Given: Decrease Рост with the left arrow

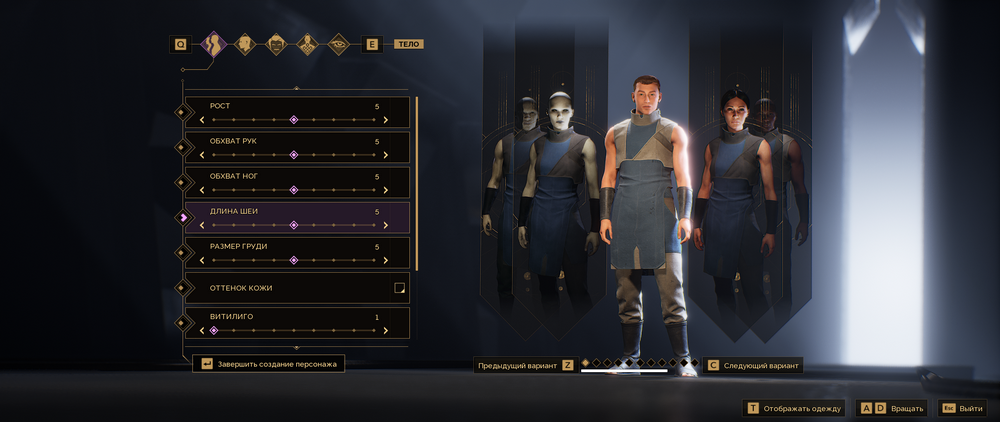Looking at the screenshot, I should pos(202,120).
